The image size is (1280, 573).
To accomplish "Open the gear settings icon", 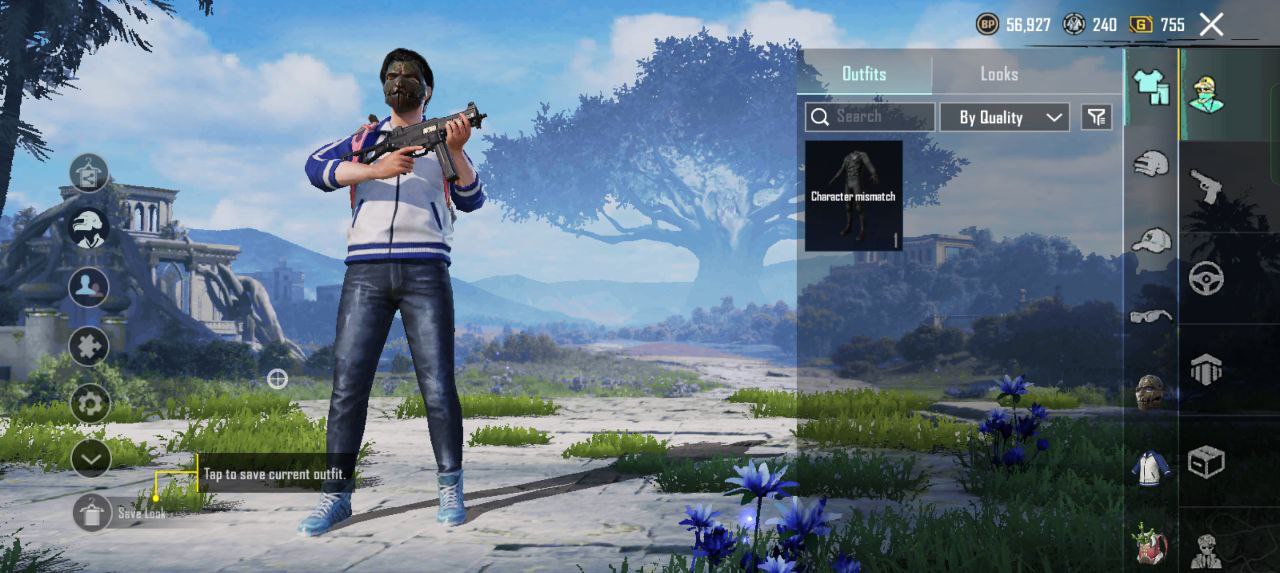I will pos(90,403).
